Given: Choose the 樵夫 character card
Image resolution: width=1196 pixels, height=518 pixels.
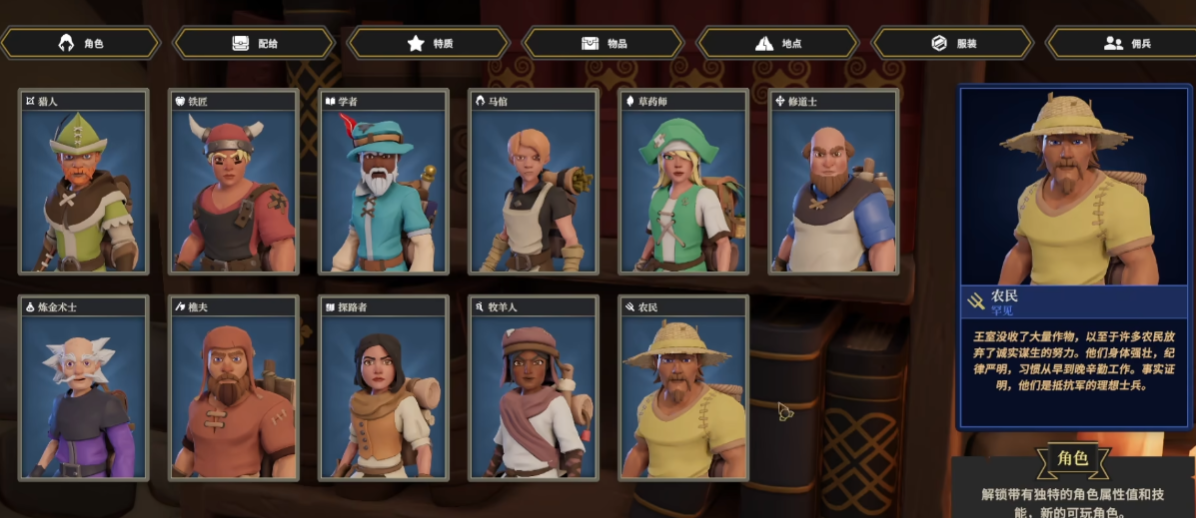Looking at the screenshot, I should coord(234,388).
